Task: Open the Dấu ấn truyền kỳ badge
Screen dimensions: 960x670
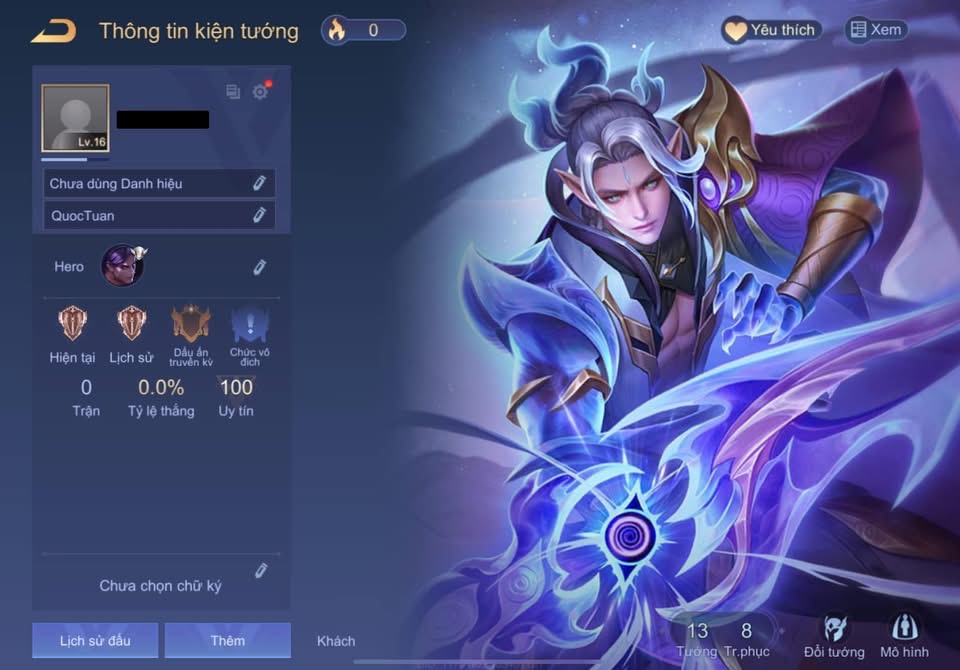Action: (x=190, y=324)
